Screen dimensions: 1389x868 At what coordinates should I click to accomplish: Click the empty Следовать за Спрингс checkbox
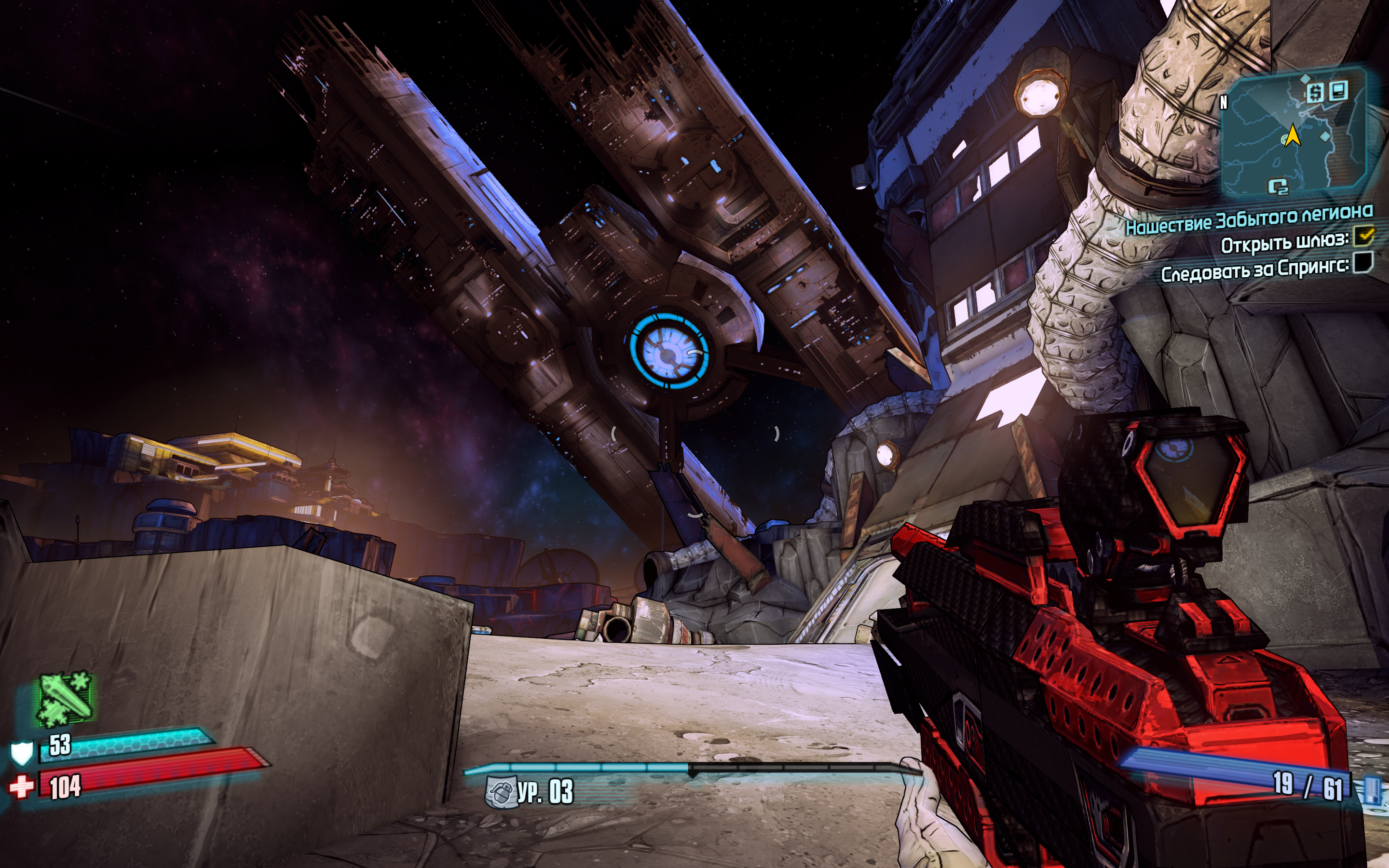tap(1363, 263)
